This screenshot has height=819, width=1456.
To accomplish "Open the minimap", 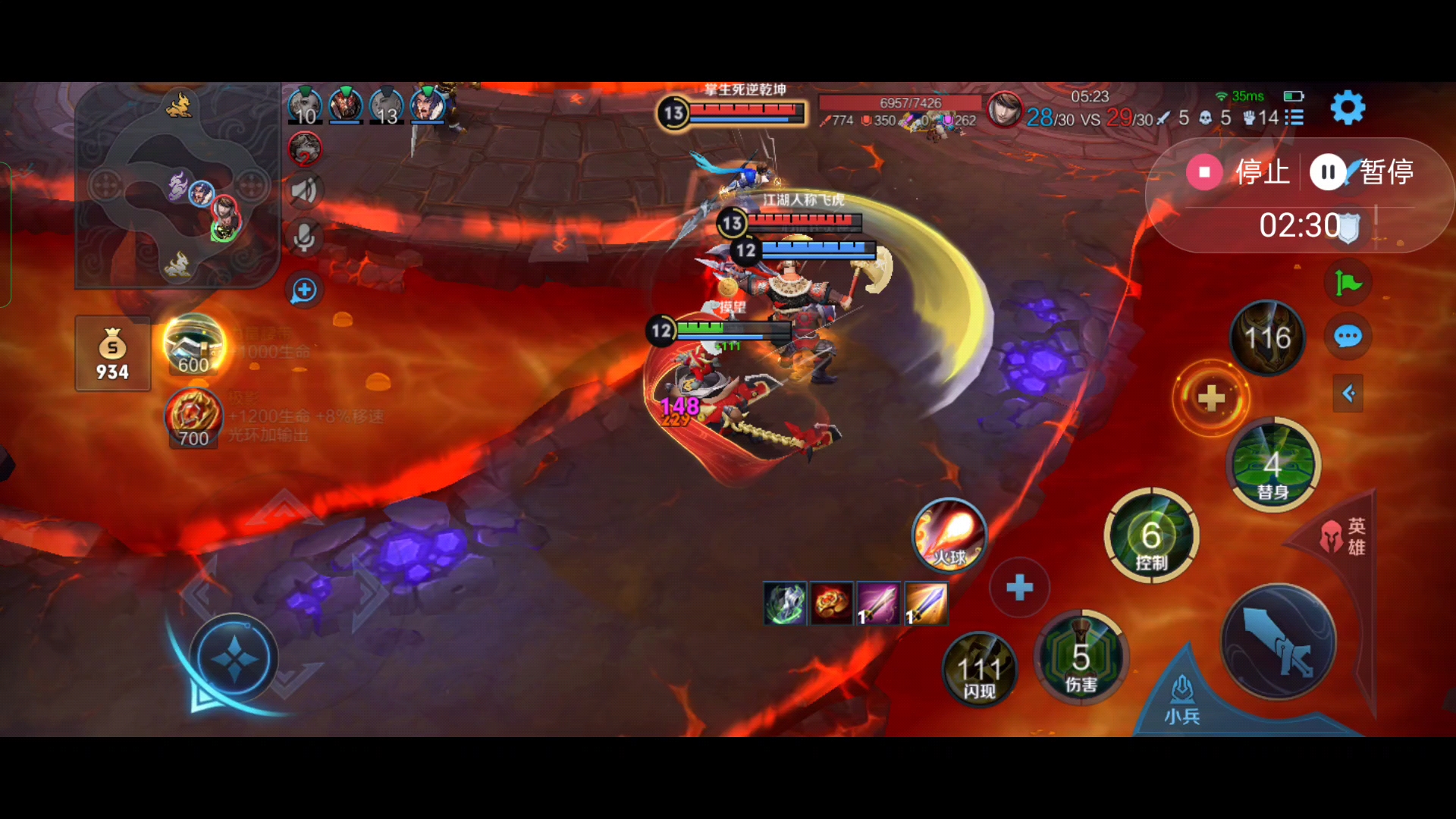I will point(177,186).
